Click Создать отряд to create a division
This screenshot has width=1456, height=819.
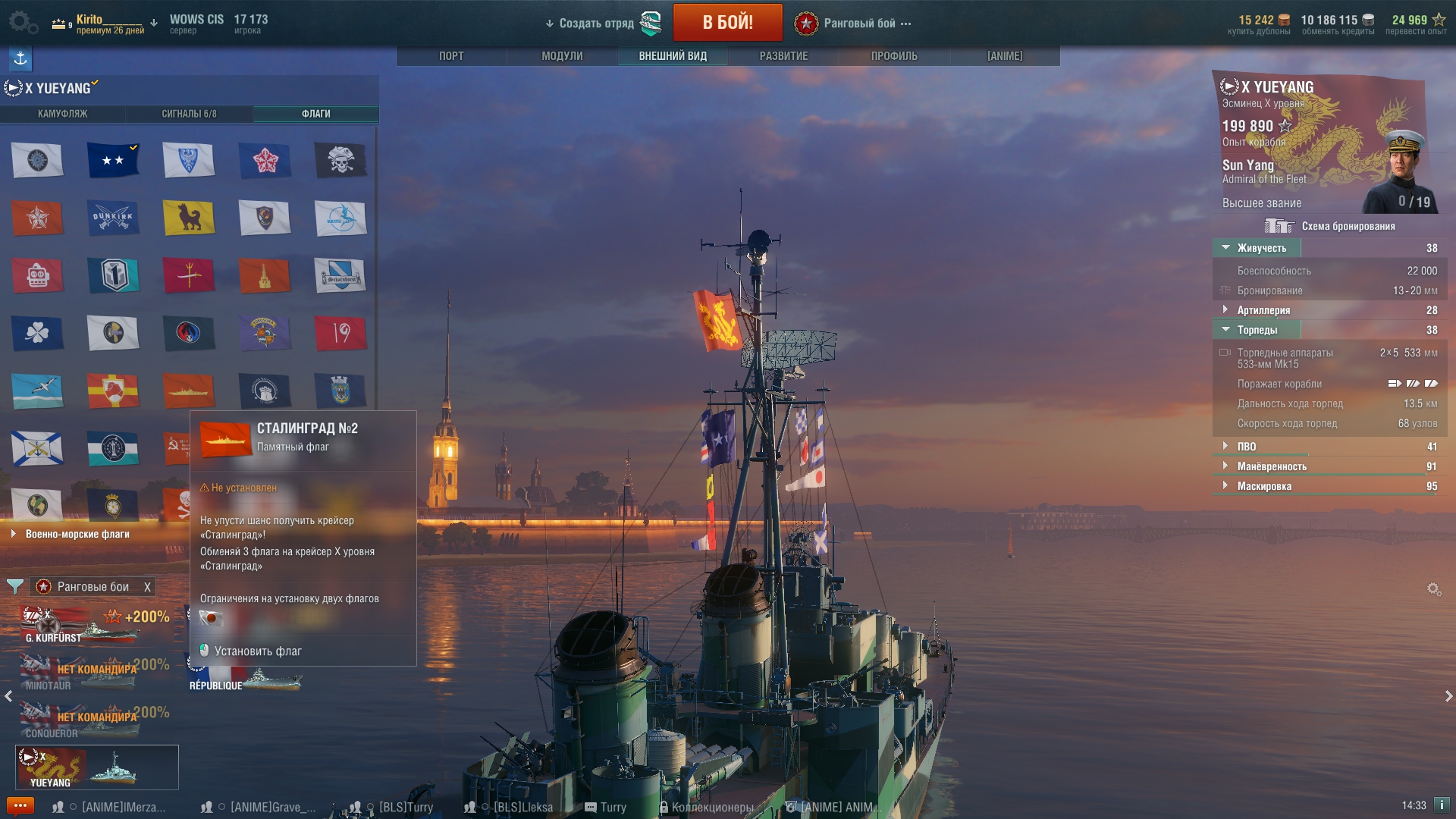pos(596,24)
